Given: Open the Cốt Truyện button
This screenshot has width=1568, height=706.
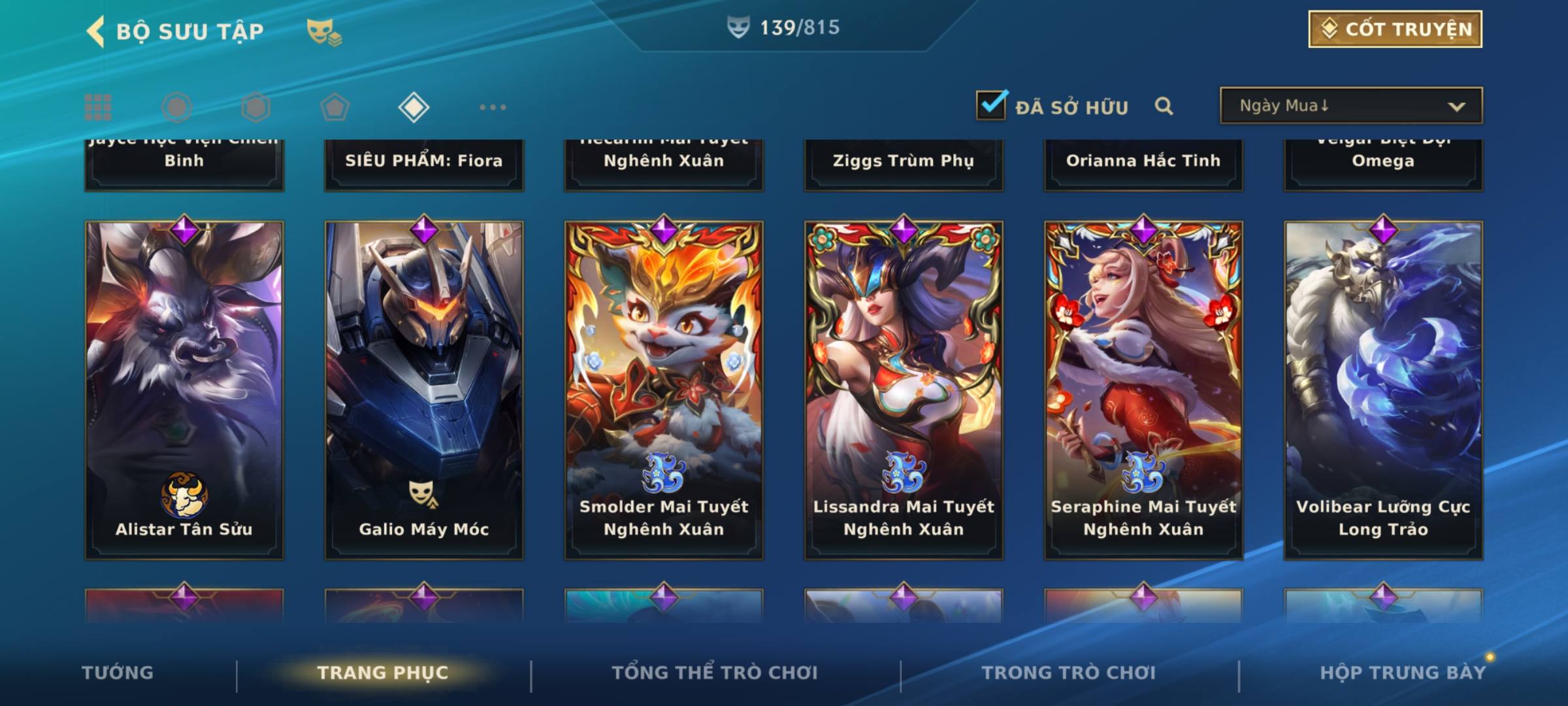Looking at the screenshot, I should pyautogui.click(x=1395, y=29).
